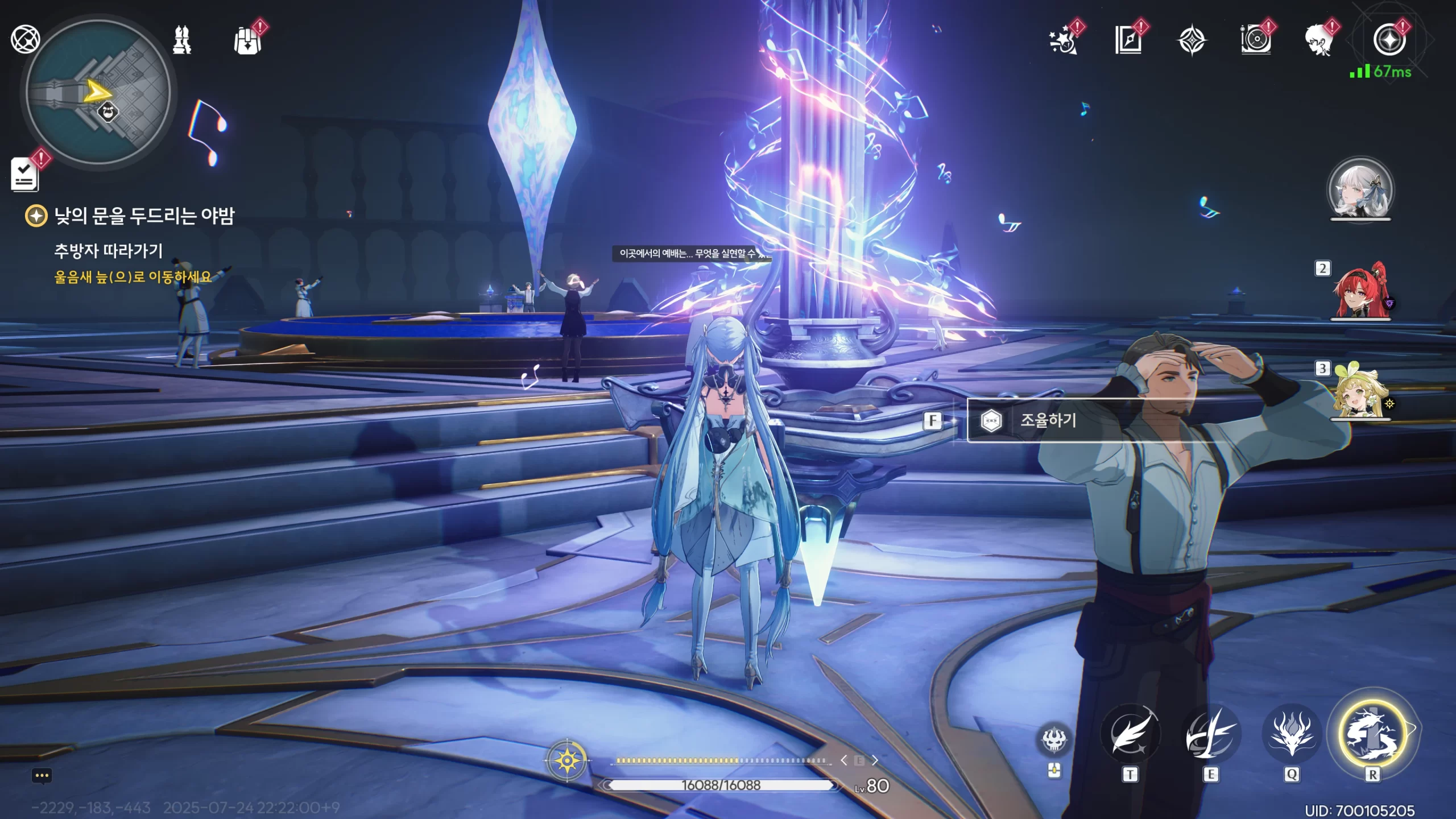Open the resonator character head icon

(x=1319, y=40)
